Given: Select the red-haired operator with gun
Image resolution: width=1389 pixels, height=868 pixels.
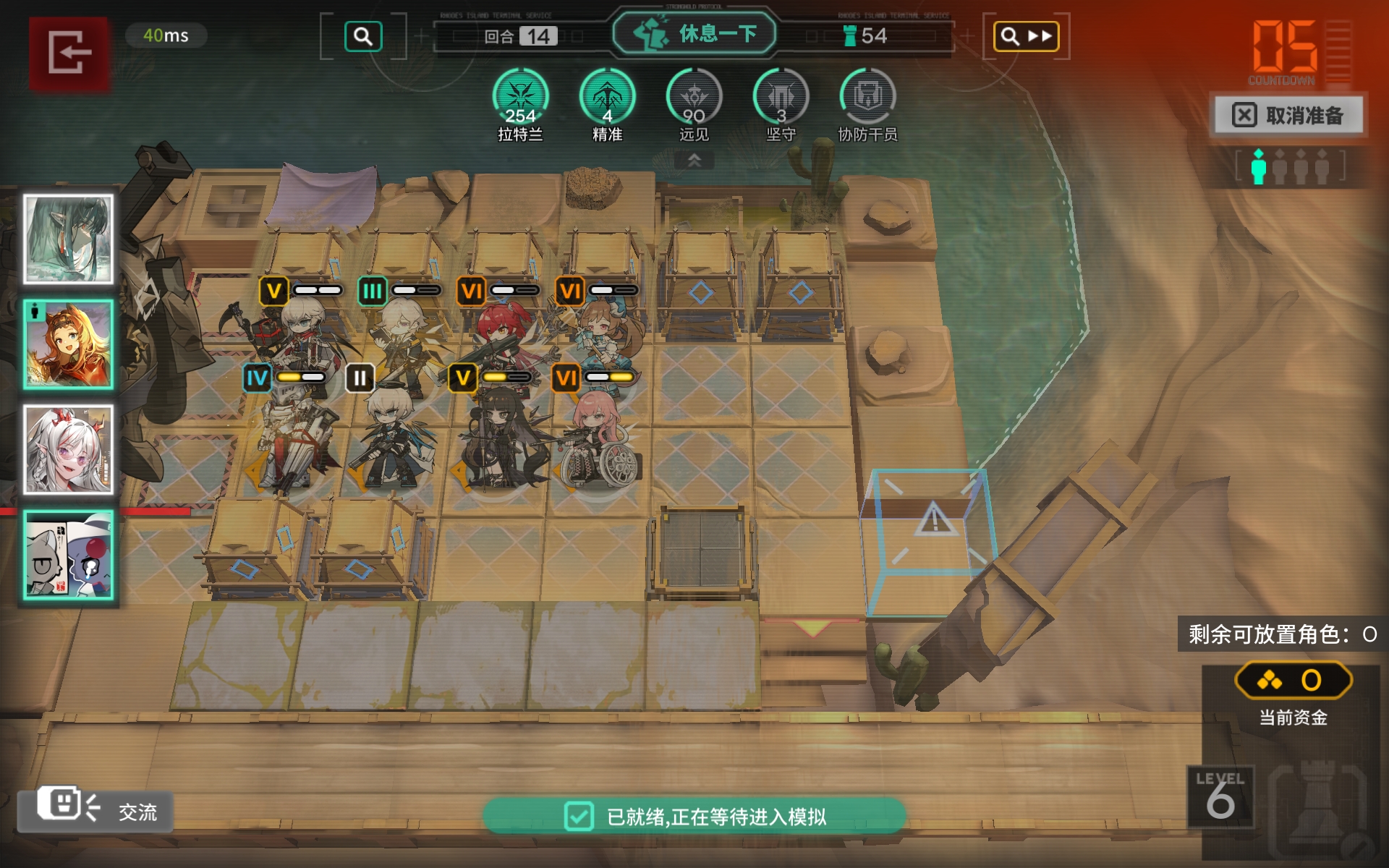Looking at the screenshot, I should pyautogui.click(x=499, y=340).
